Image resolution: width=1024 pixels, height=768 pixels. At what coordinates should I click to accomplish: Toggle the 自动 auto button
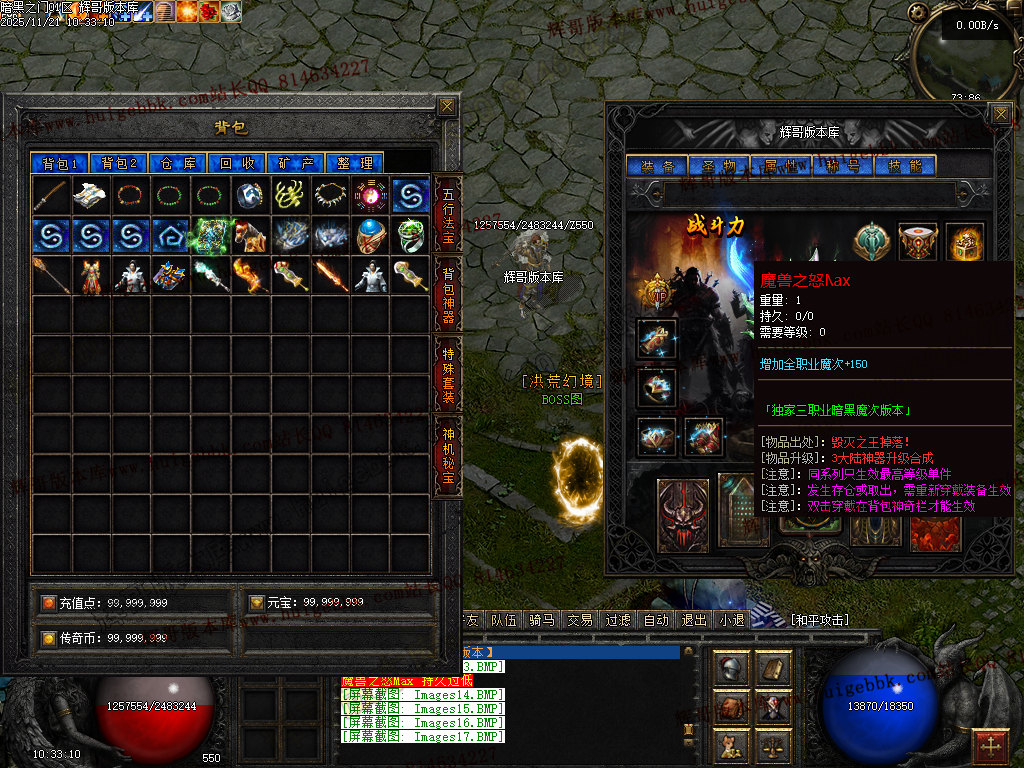tap(656, 620)
